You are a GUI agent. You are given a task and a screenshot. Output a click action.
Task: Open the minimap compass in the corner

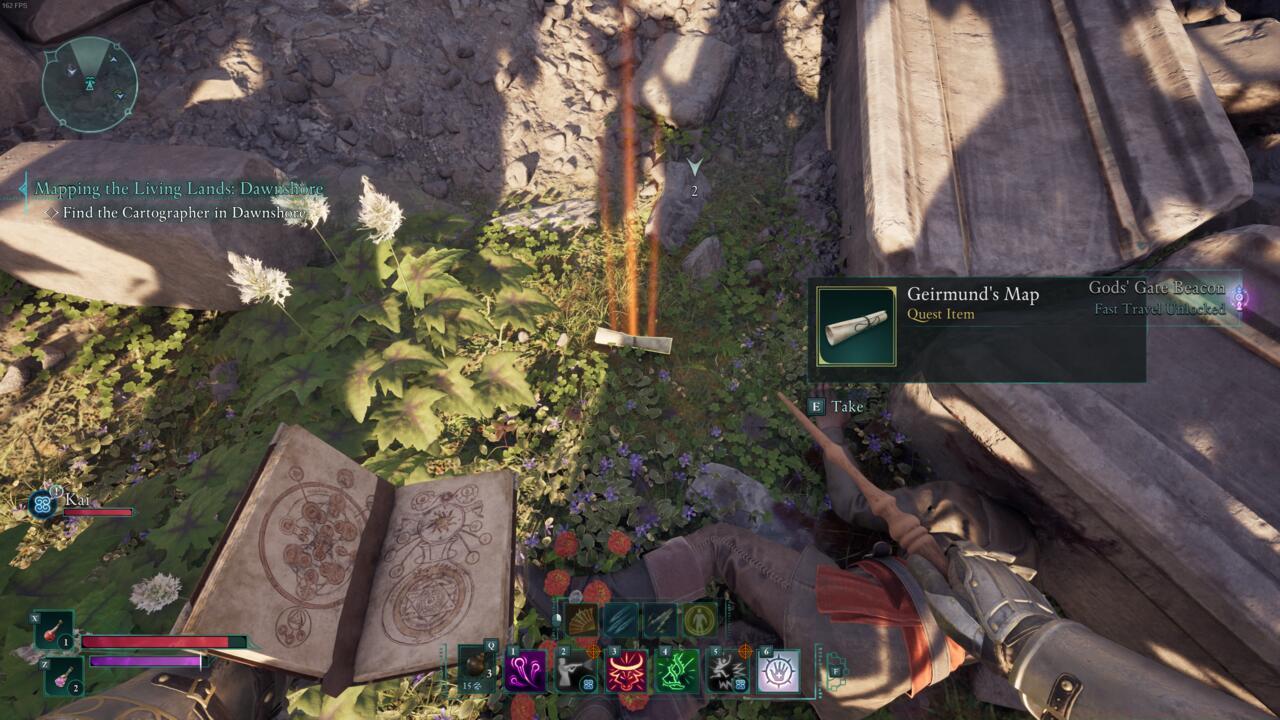point(87,84)
